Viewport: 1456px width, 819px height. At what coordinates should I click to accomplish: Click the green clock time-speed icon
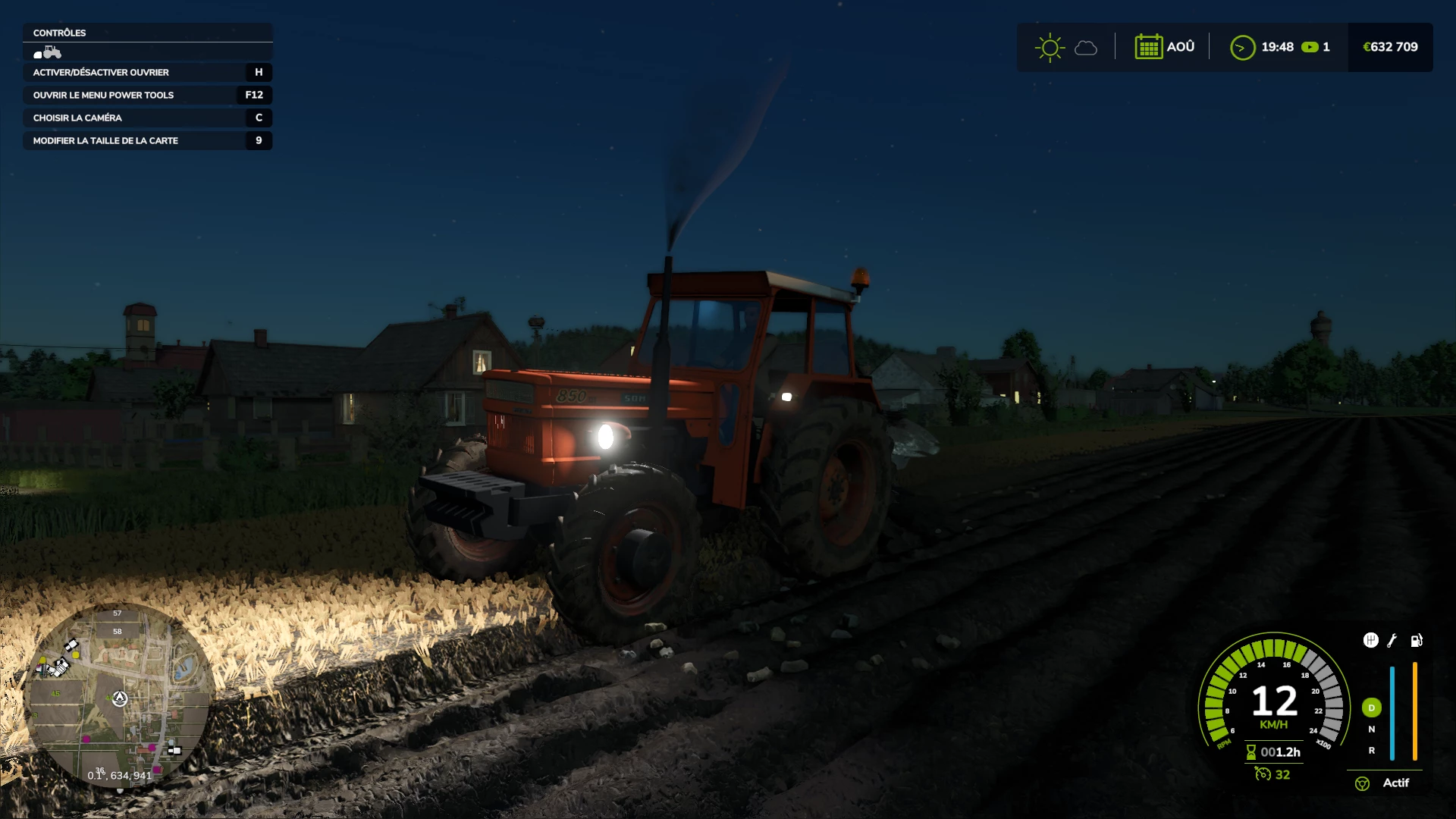click(x=1242, y=48)
